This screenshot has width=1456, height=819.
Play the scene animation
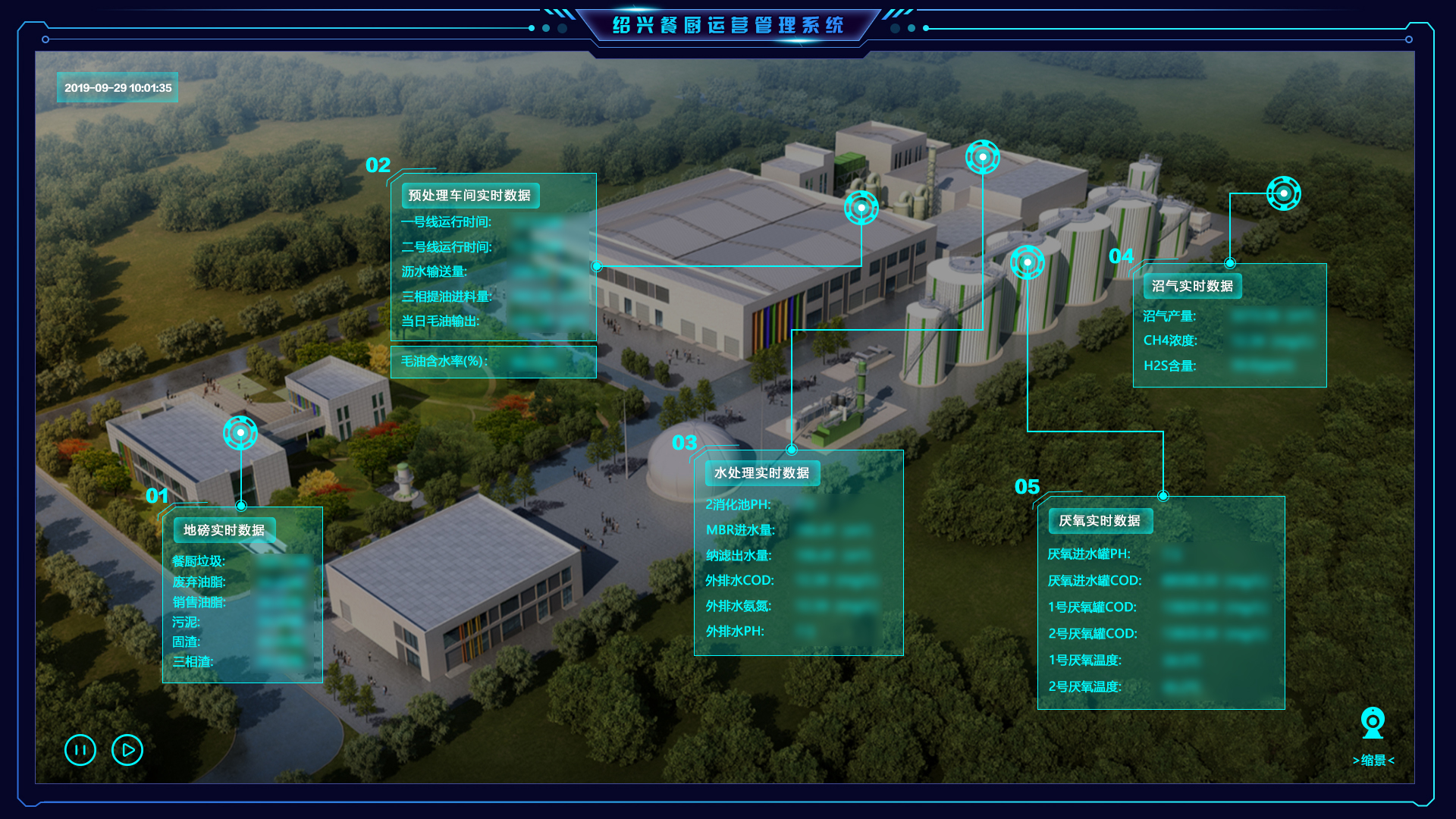coord(127,750)
